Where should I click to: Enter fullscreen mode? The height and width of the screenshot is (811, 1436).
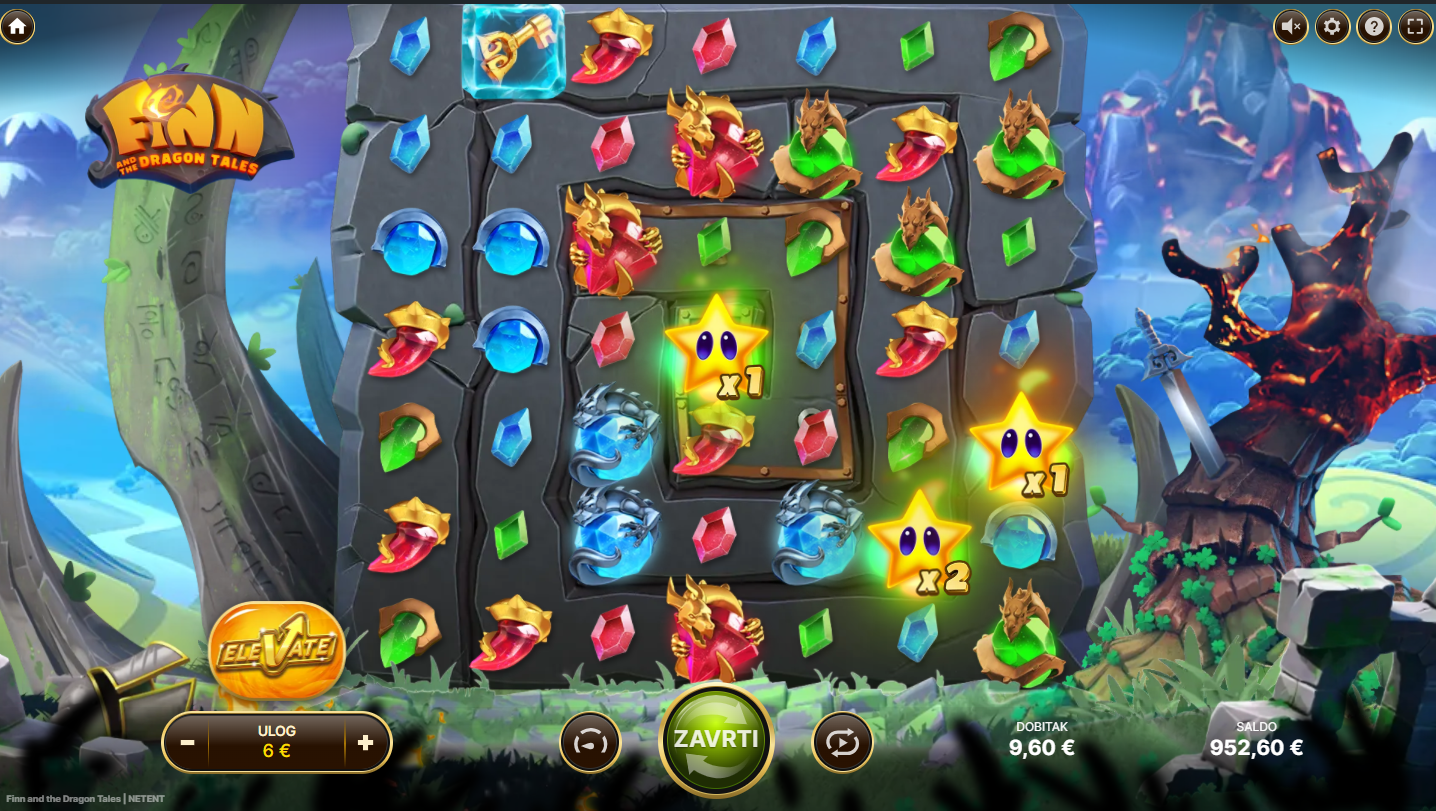point(1415,27)
